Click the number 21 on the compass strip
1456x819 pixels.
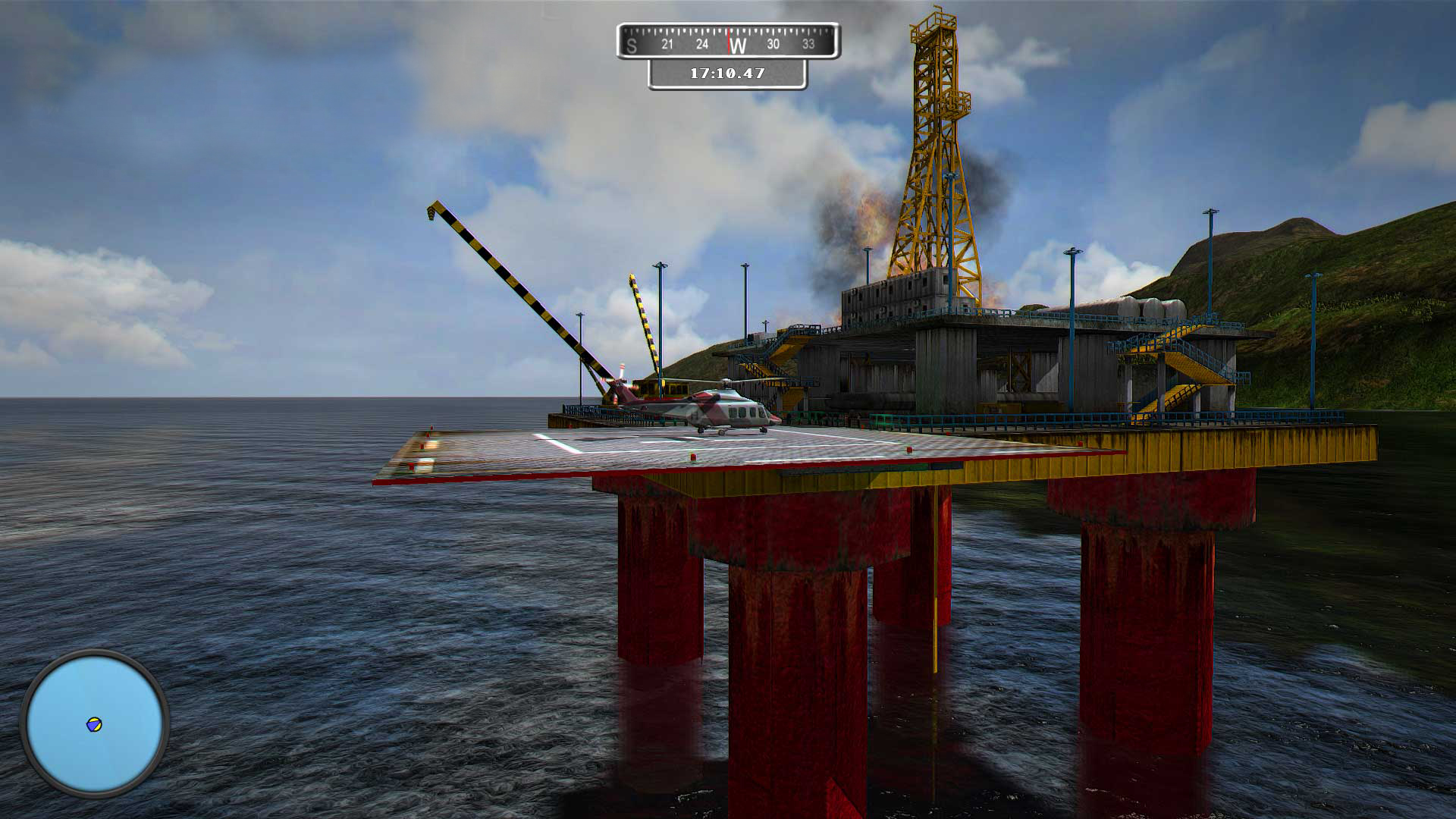(x=669, y=44)
